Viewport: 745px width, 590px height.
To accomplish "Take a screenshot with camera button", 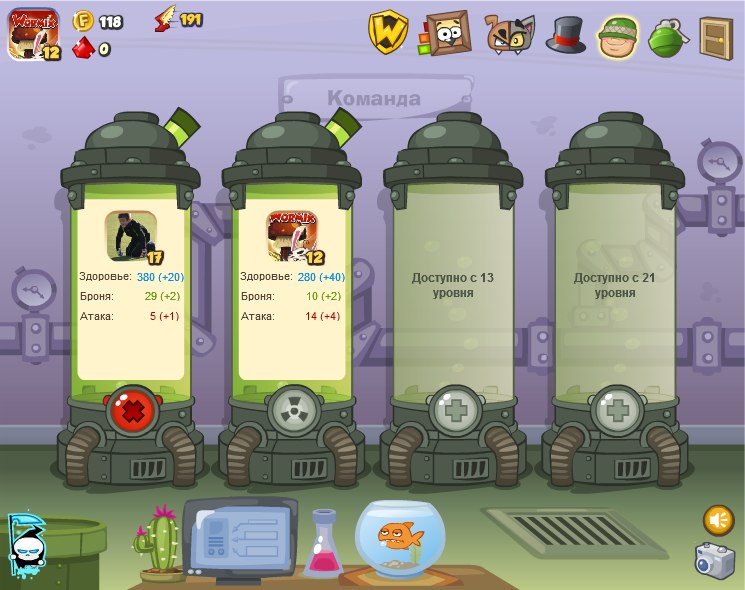I will (x=715, y=560).
